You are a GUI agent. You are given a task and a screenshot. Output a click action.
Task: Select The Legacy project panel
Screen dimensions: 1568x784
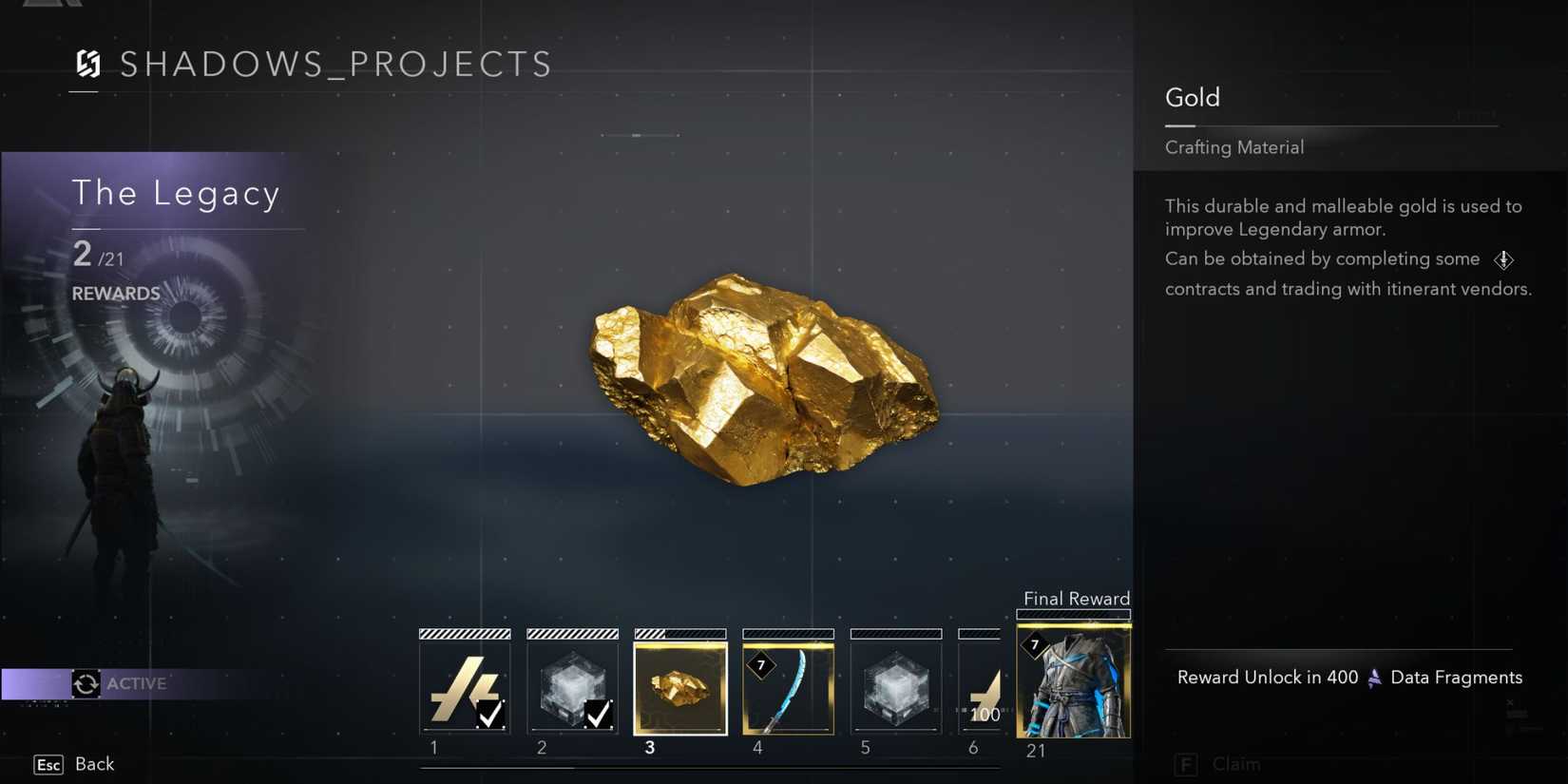click(177, 194)
